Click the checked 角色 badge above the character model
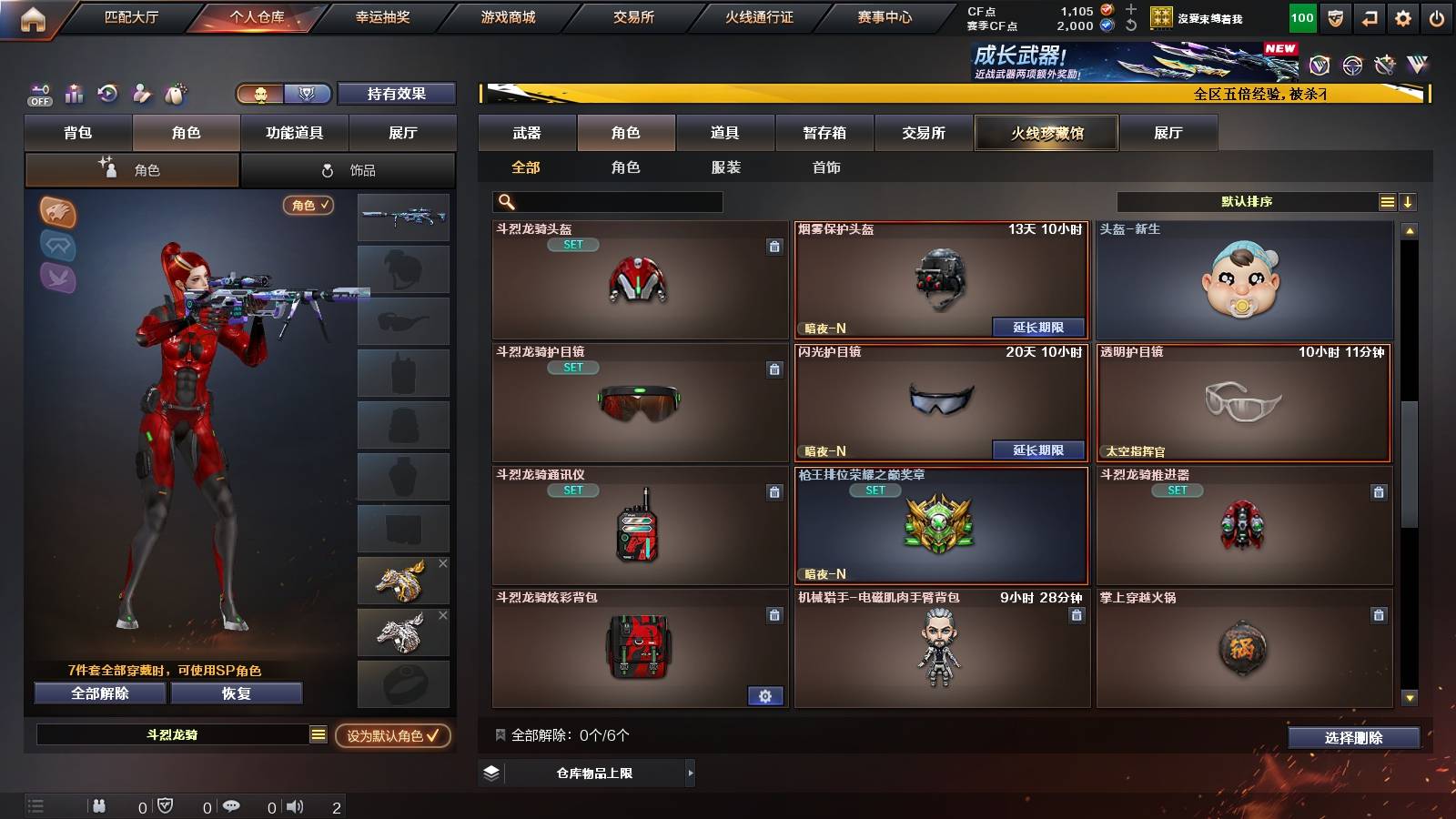The image size is (1456, 819). (307, 206)
